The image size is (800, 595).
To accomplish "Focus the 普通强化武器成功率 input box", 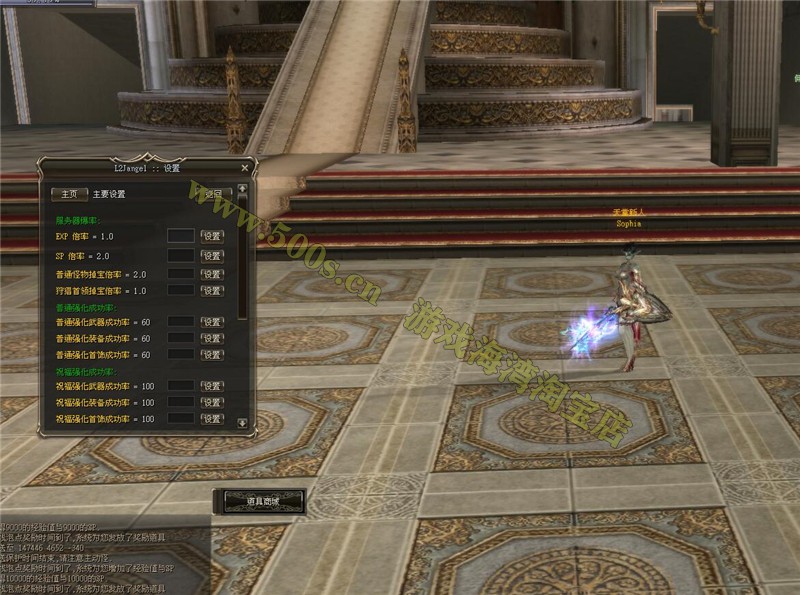I will point(180,322).
